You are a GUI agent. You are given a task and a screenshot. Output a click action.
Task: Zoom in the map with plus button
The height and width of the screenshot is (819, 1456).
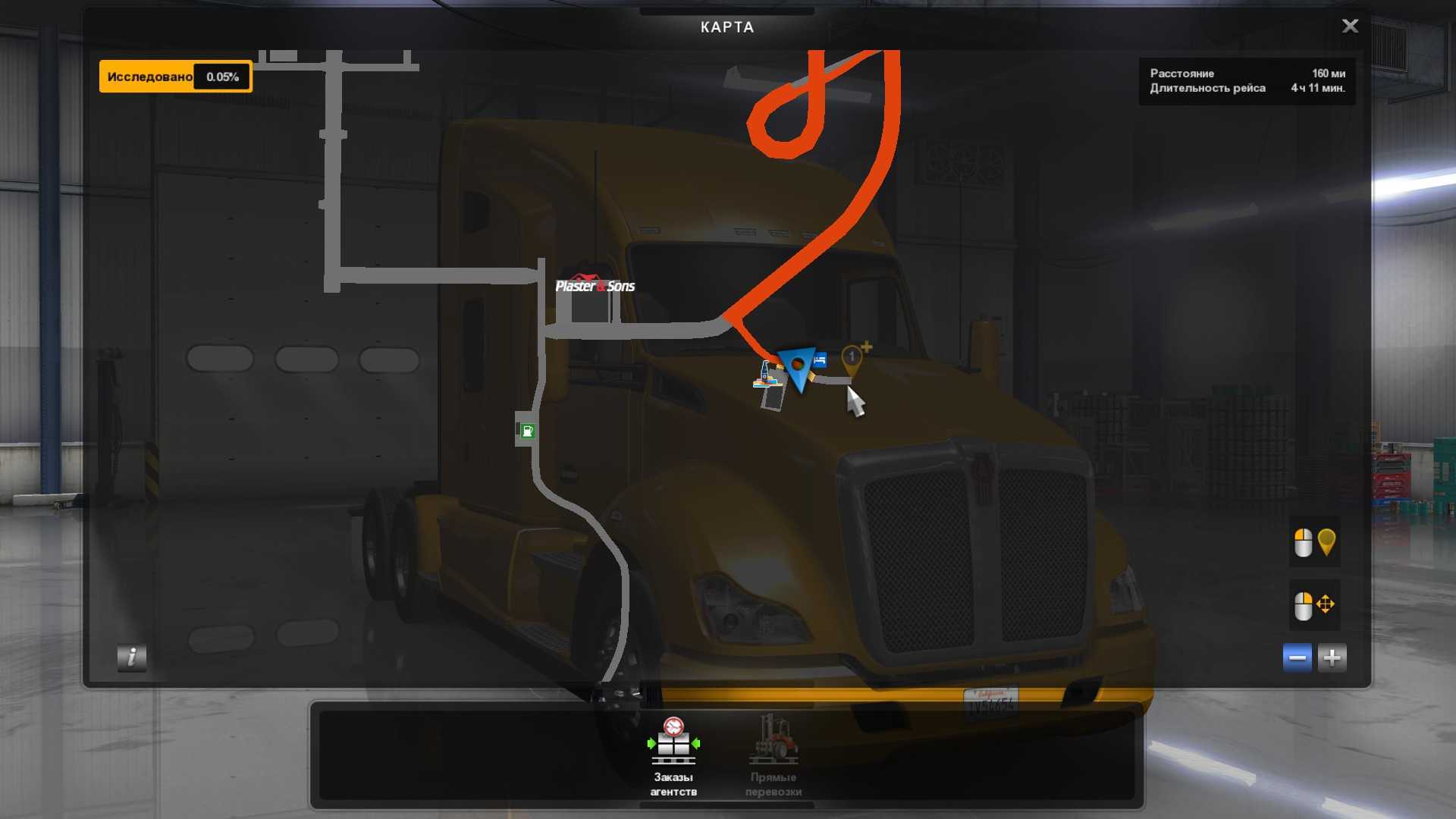coord(1332,657)
